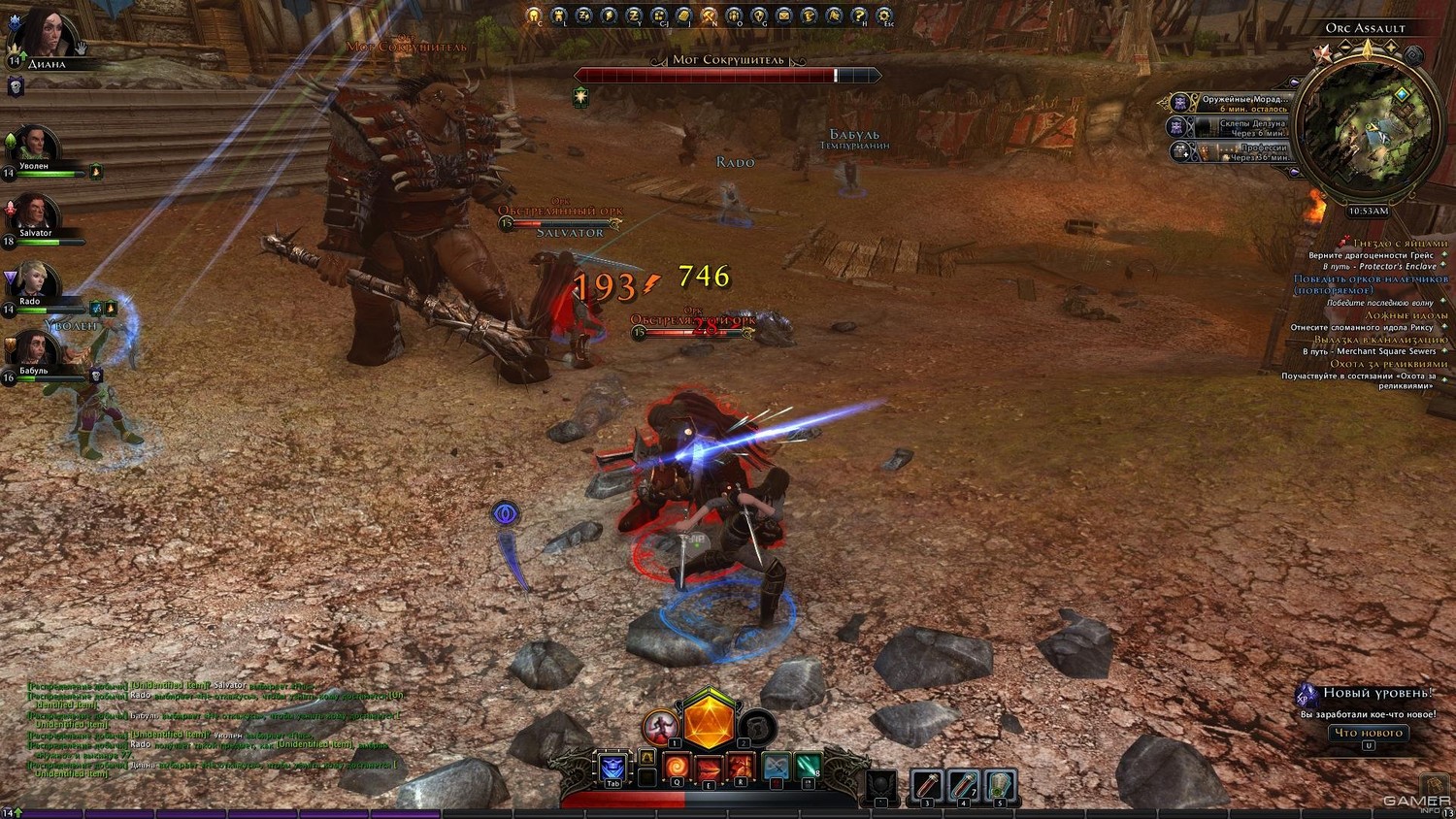1456x819 pixels.
Task: Activate the blue skull Tab ability
Action: 612,767
